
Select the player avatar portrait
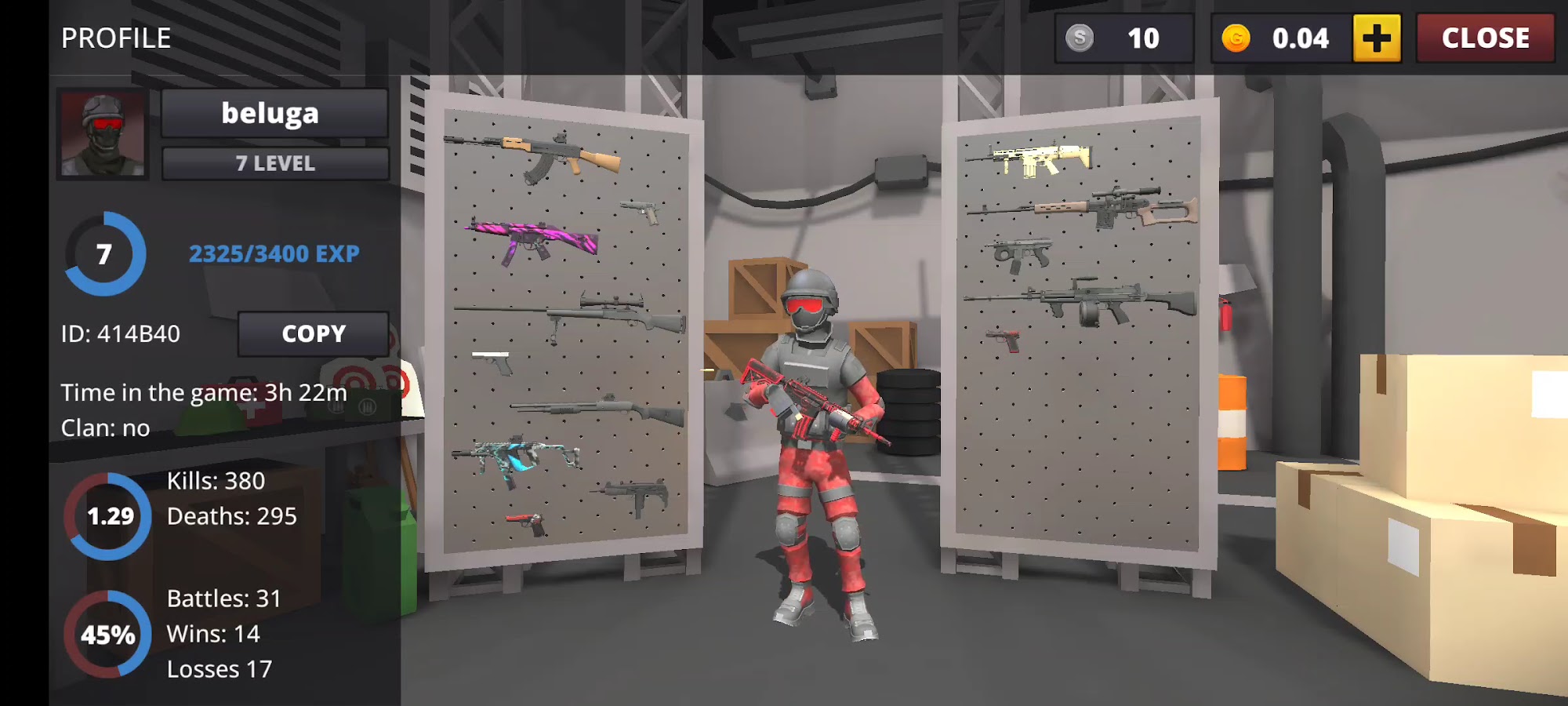tap(103, 133)
